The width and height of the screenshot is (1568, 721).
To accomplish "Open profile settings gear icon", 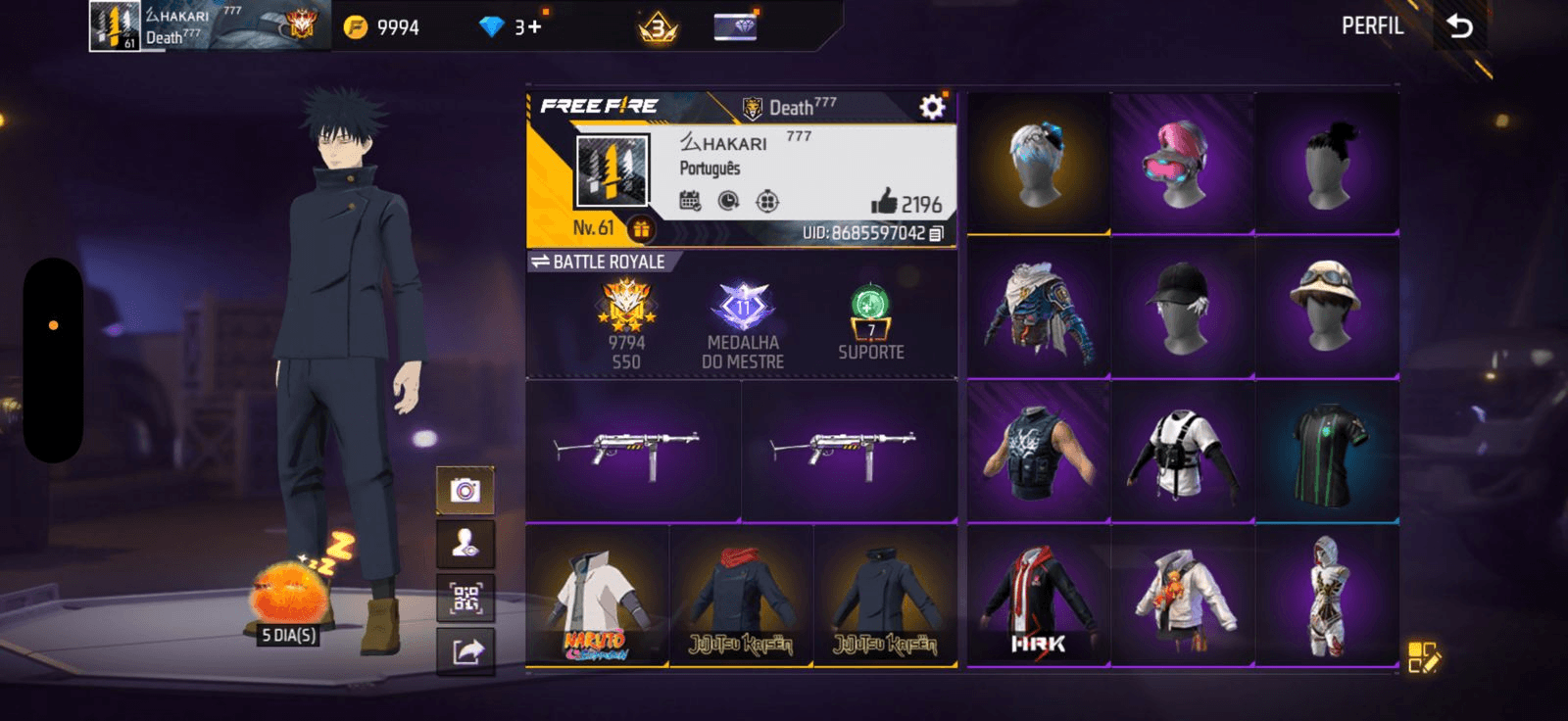I will [931, 107].
